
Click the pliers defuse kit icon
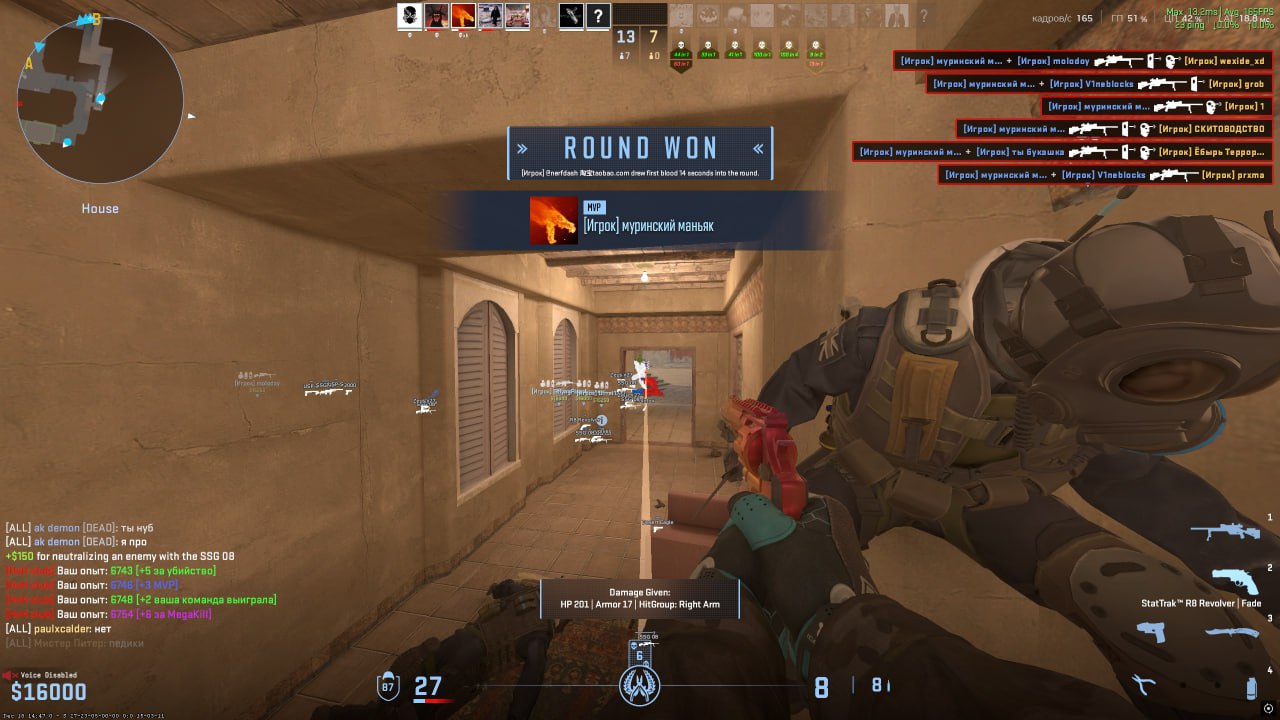(x=1142, y=685)
